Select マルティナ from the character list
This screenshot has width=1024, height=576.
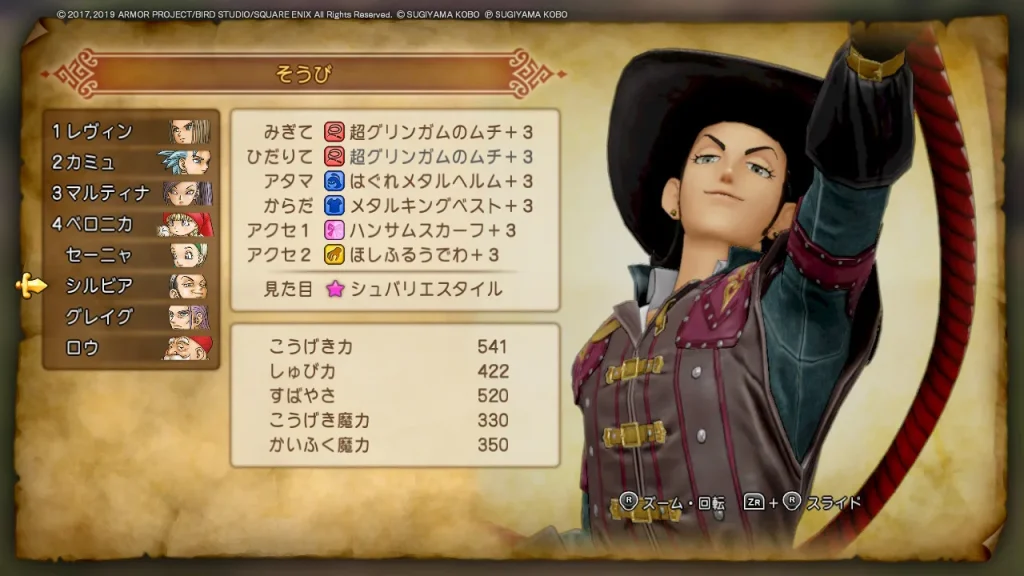tap(130, 193)
